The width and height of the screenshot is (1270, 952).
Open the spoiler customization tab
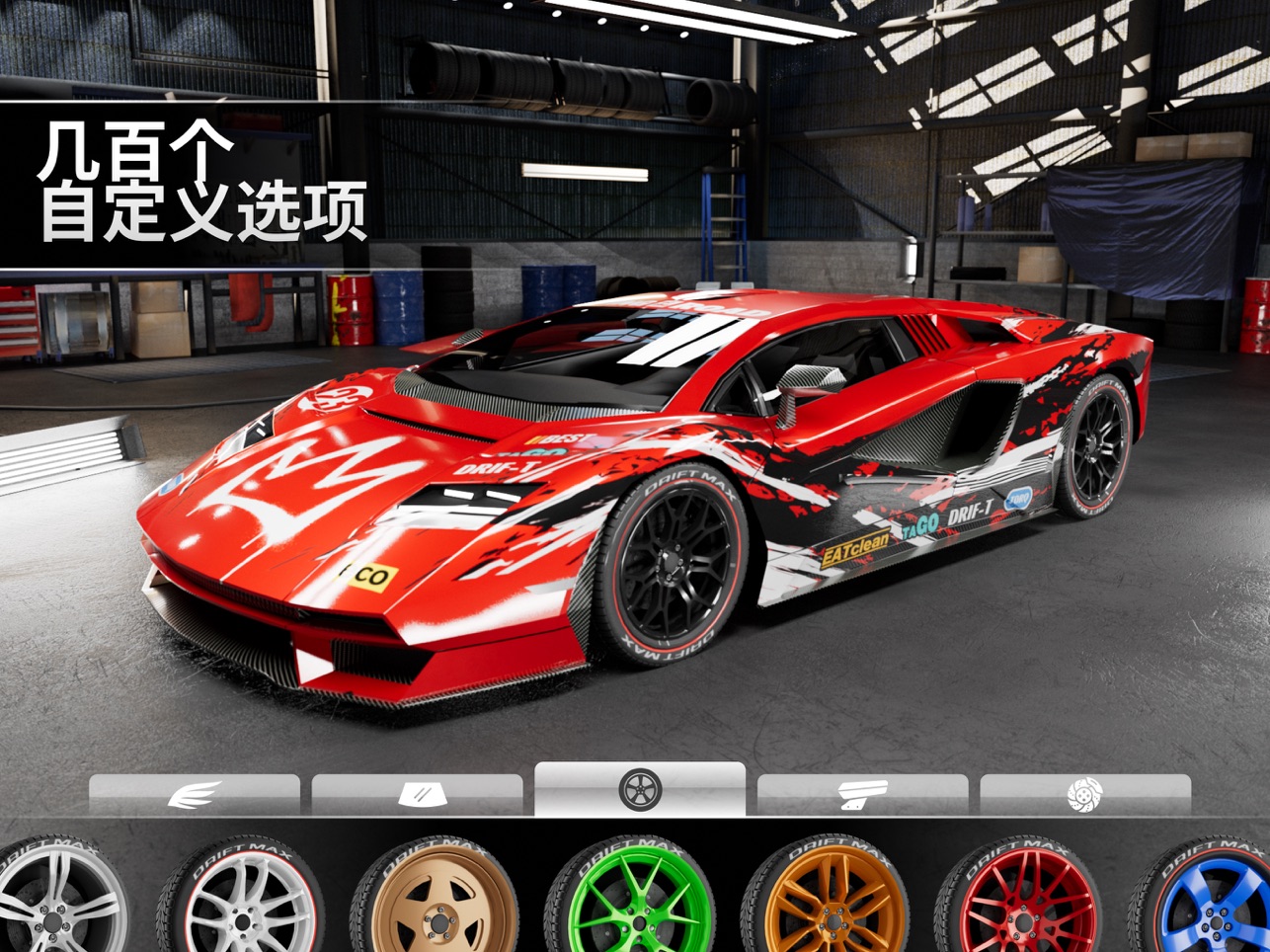[x=862, y=794]
